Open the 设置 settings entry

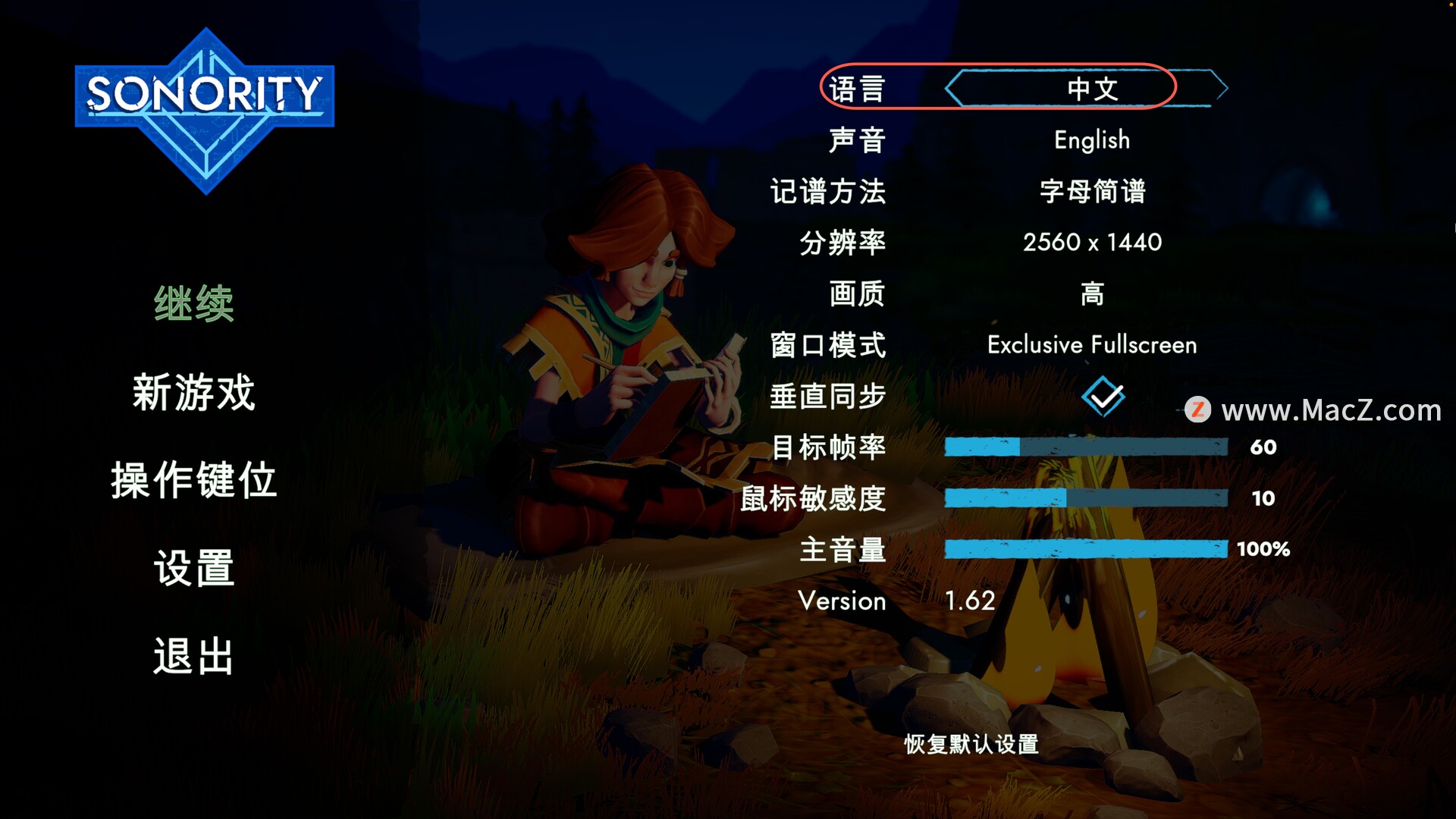tap(194, 568)
